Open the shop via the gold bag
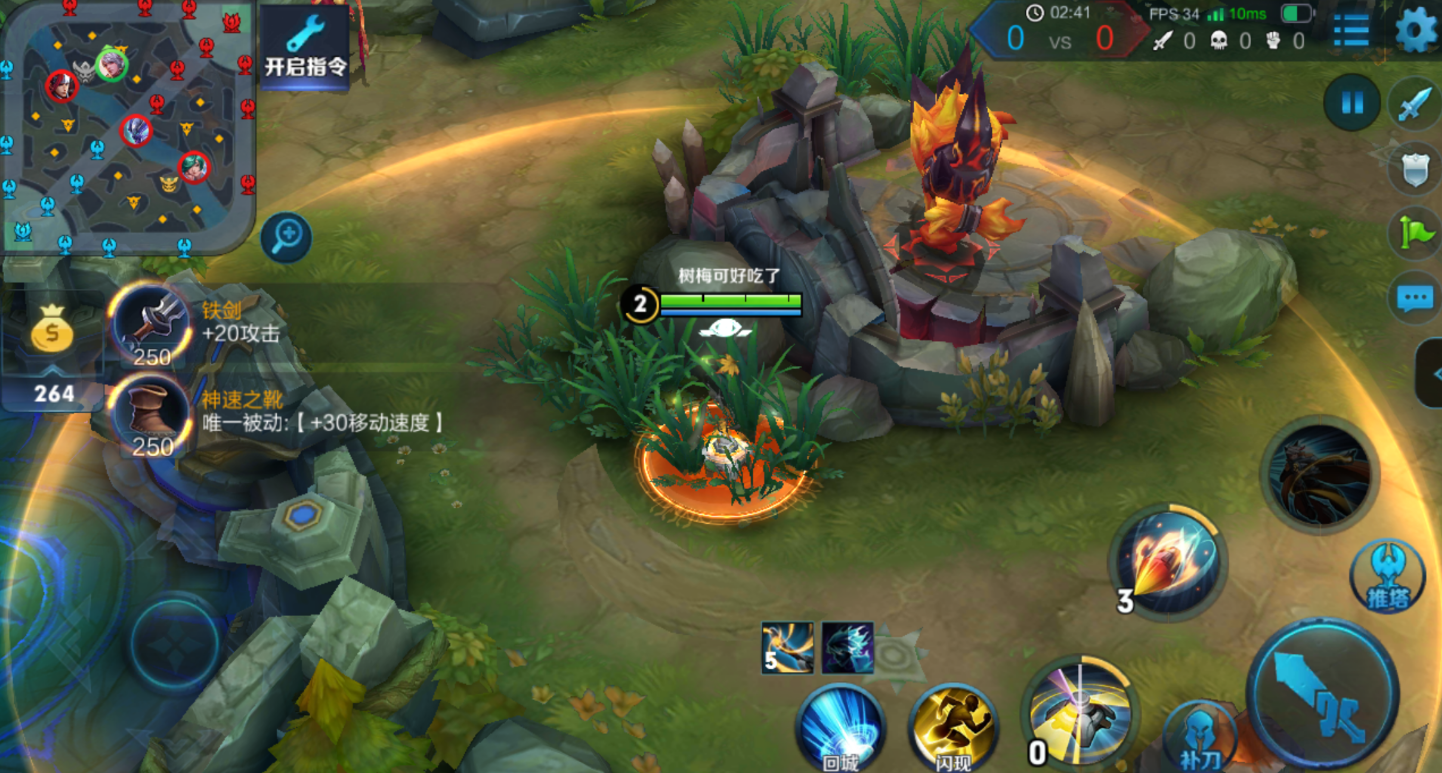This screenshot has height=773, width=1442. pos(52,334)
